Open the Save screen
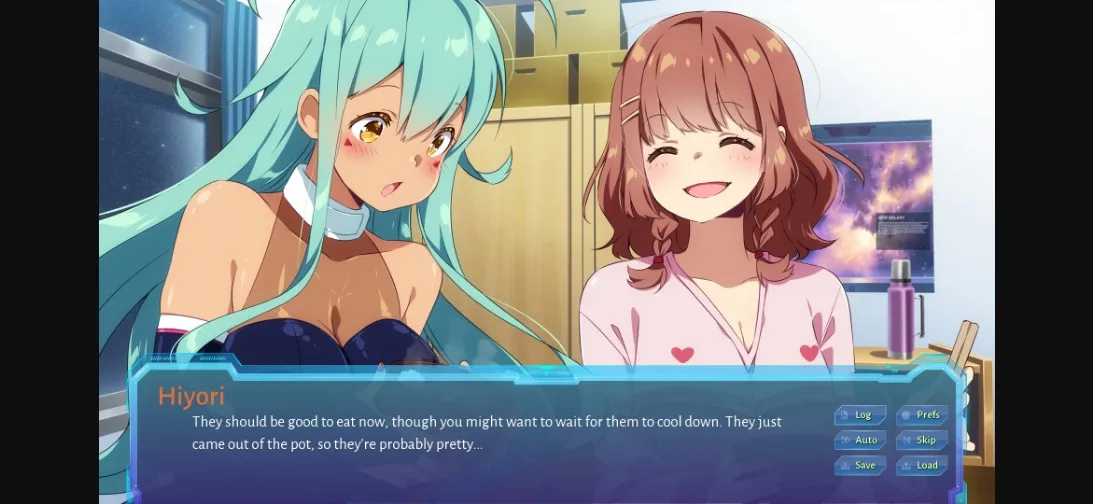This screenshot has width=1093, height=504. click(x=860, y=465)
